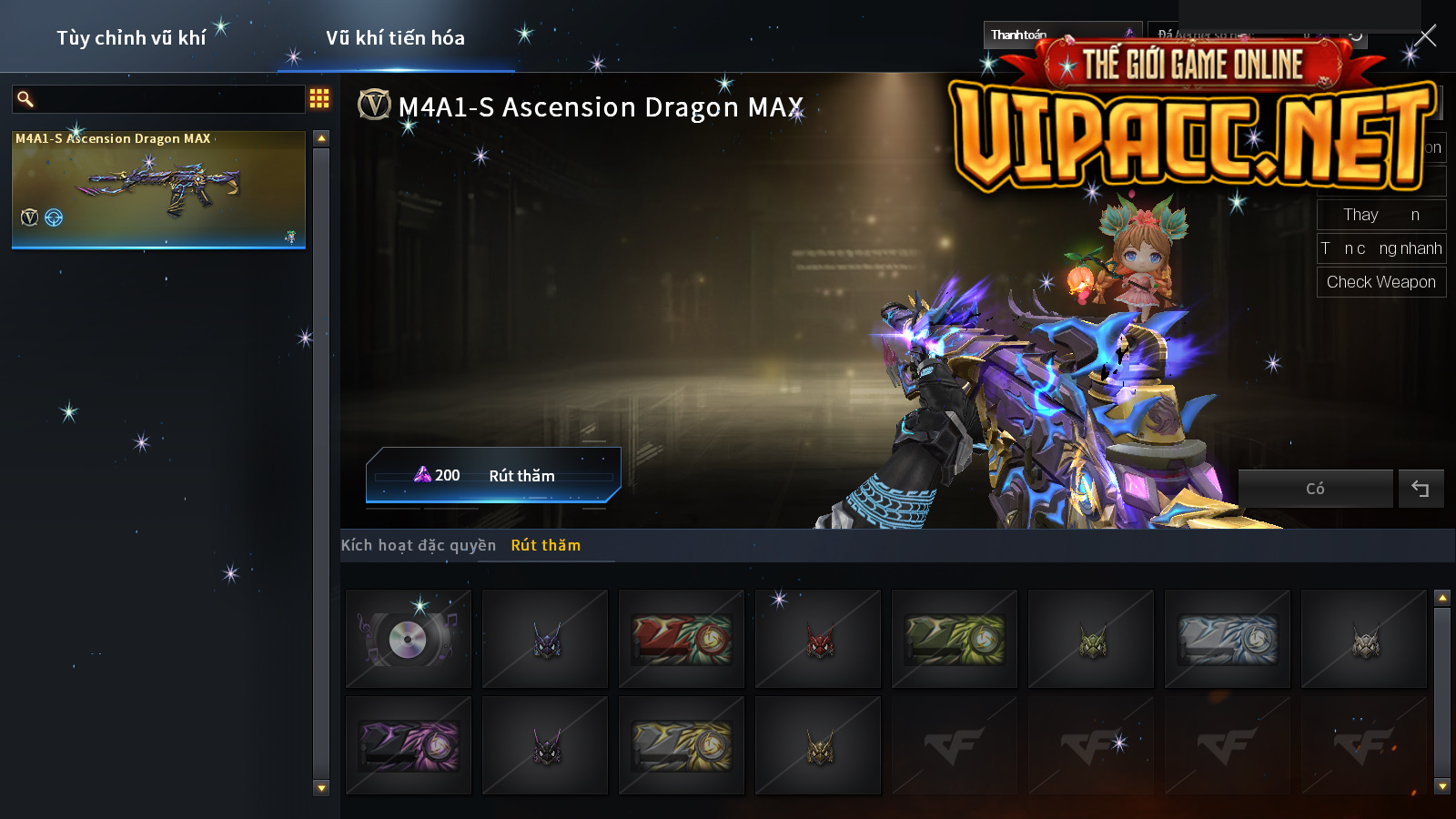Switch to Tùy chỉnh vũ khí tab
The image size is (1456, 819).
(131, 38)
